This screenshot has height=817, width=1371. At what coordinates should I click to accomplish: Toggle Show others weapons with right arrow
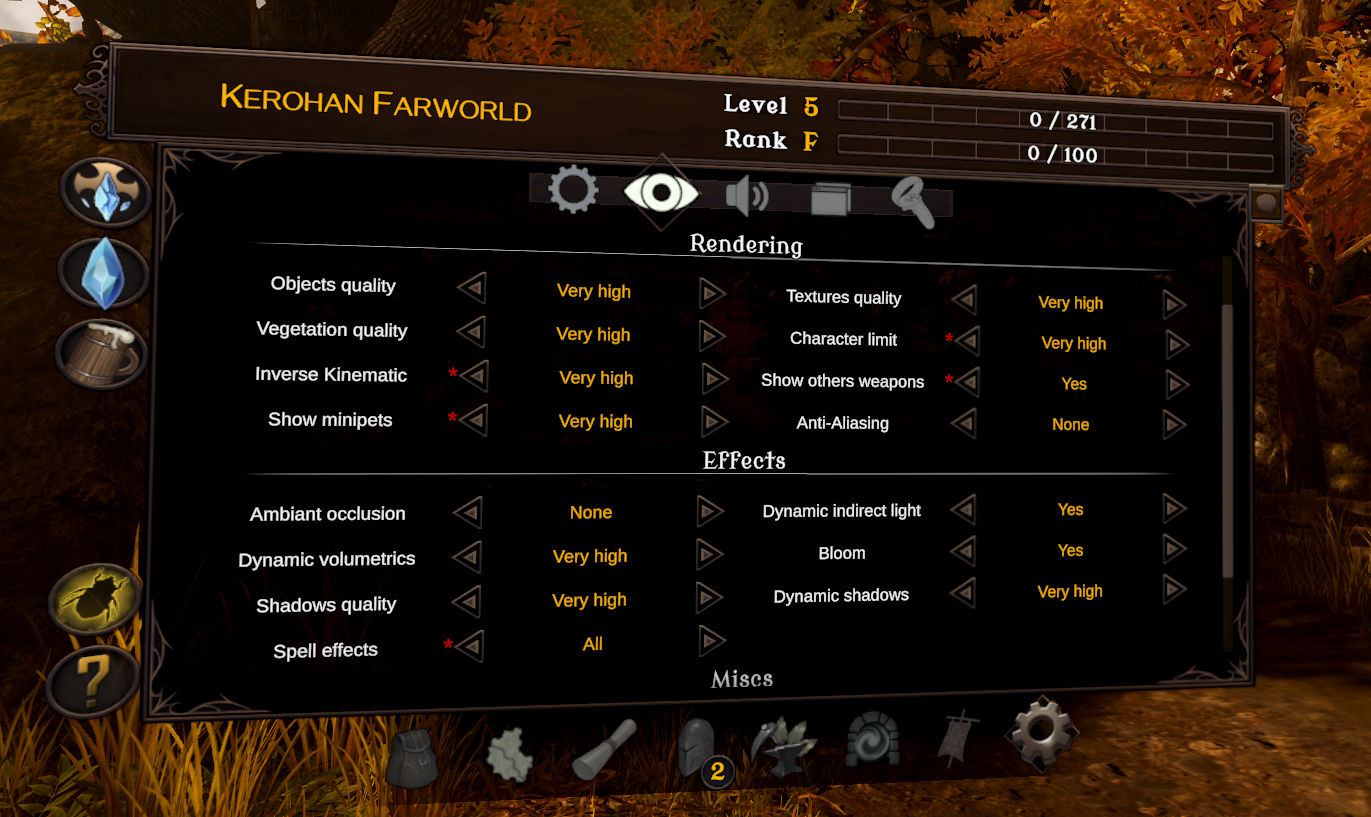click(x=1176, y=384)
